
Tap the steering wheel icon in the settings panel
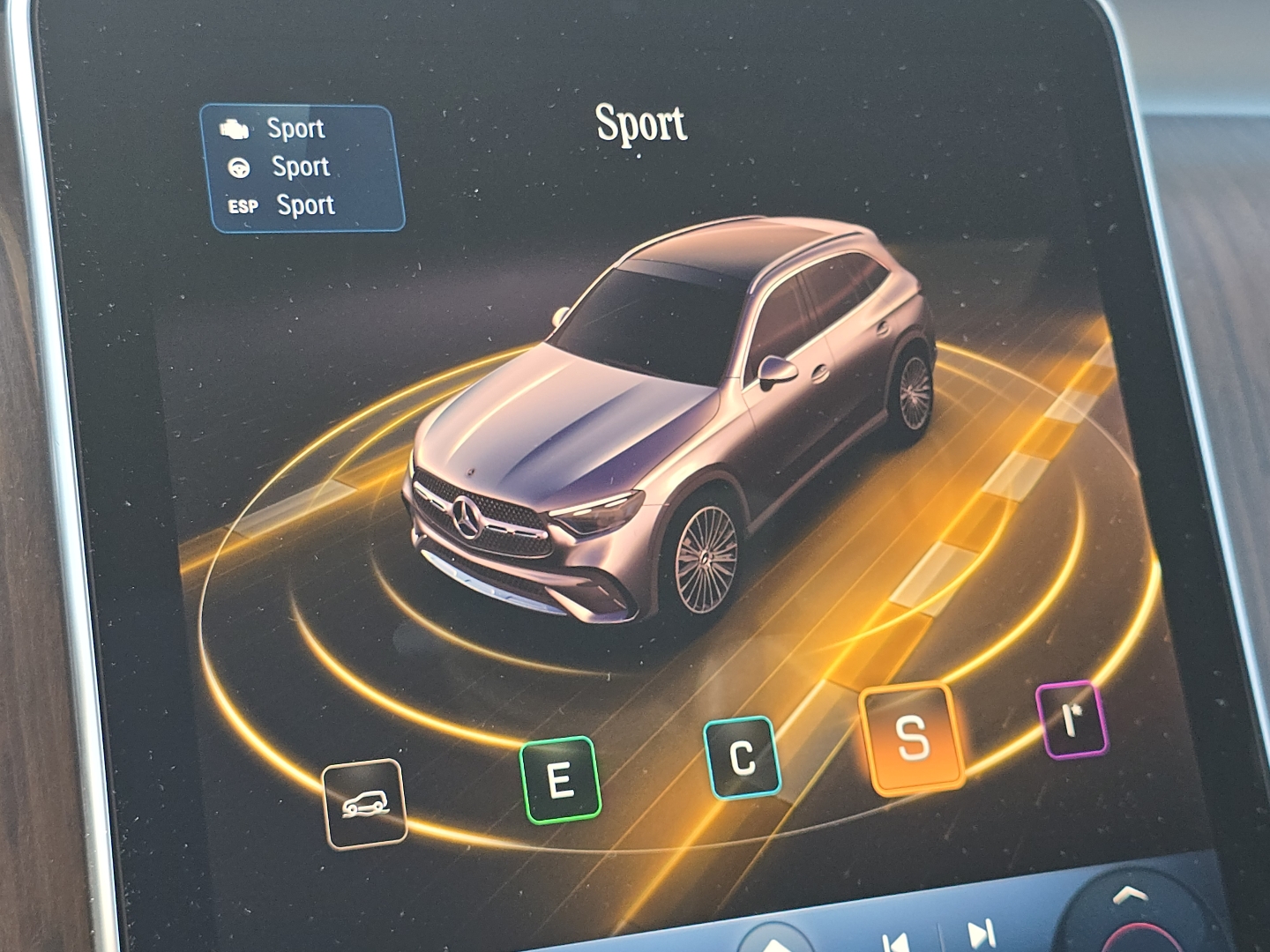tap(238, 167)
